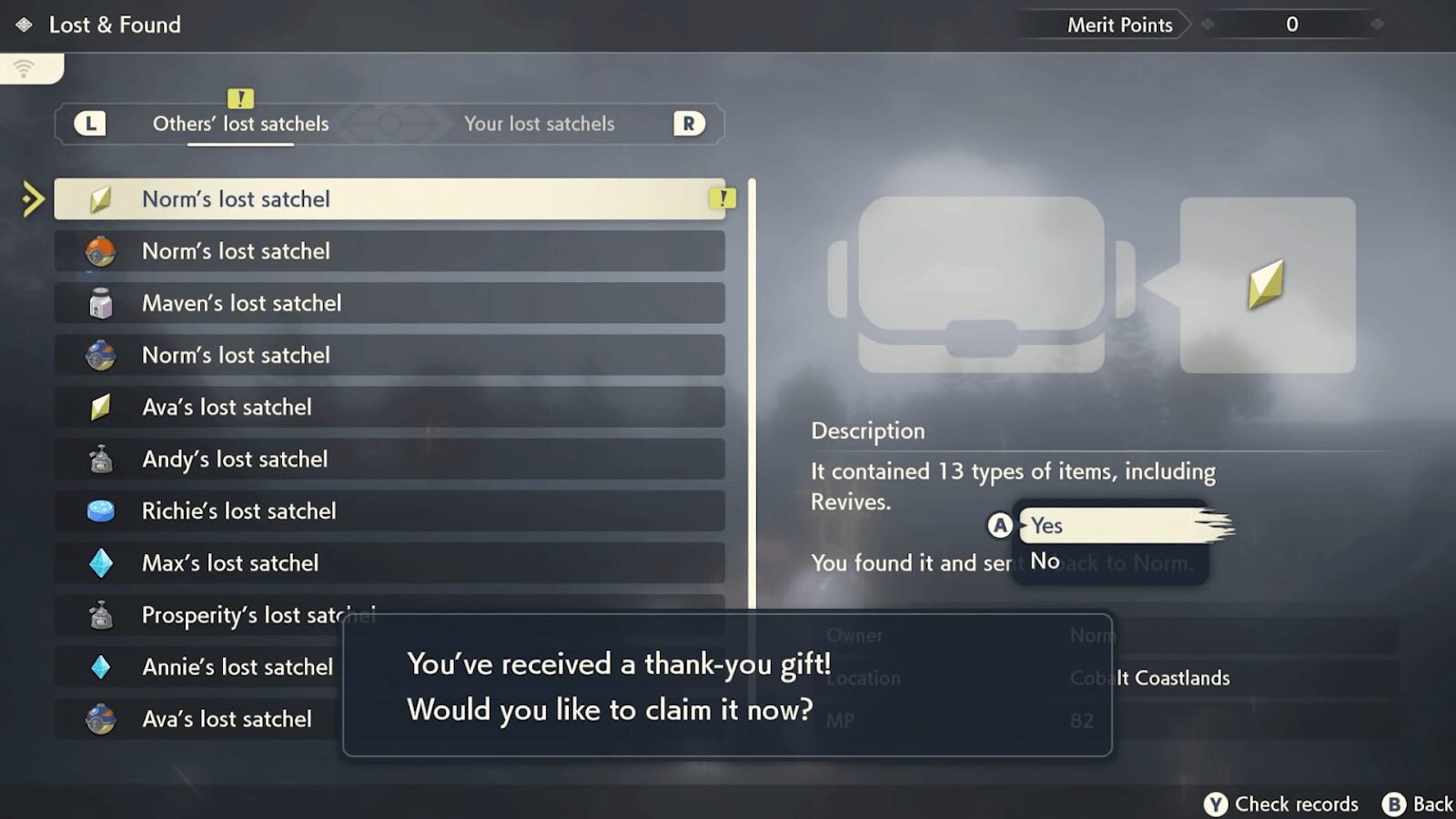Select Annie's lost satchel entry
1456x819 pixels.
pos(238,667)
